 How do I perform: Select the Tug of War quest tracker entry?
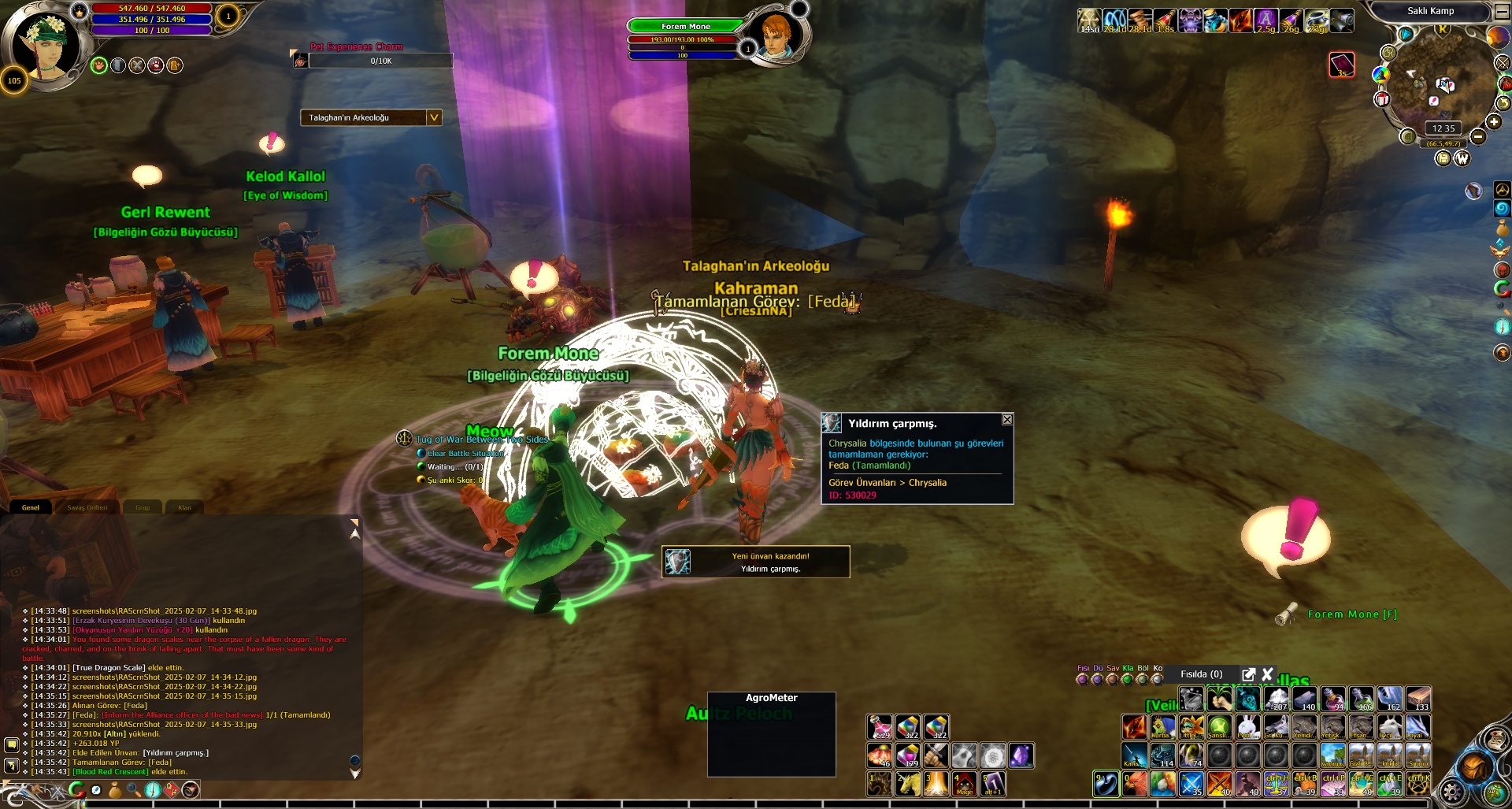(481, 440)
